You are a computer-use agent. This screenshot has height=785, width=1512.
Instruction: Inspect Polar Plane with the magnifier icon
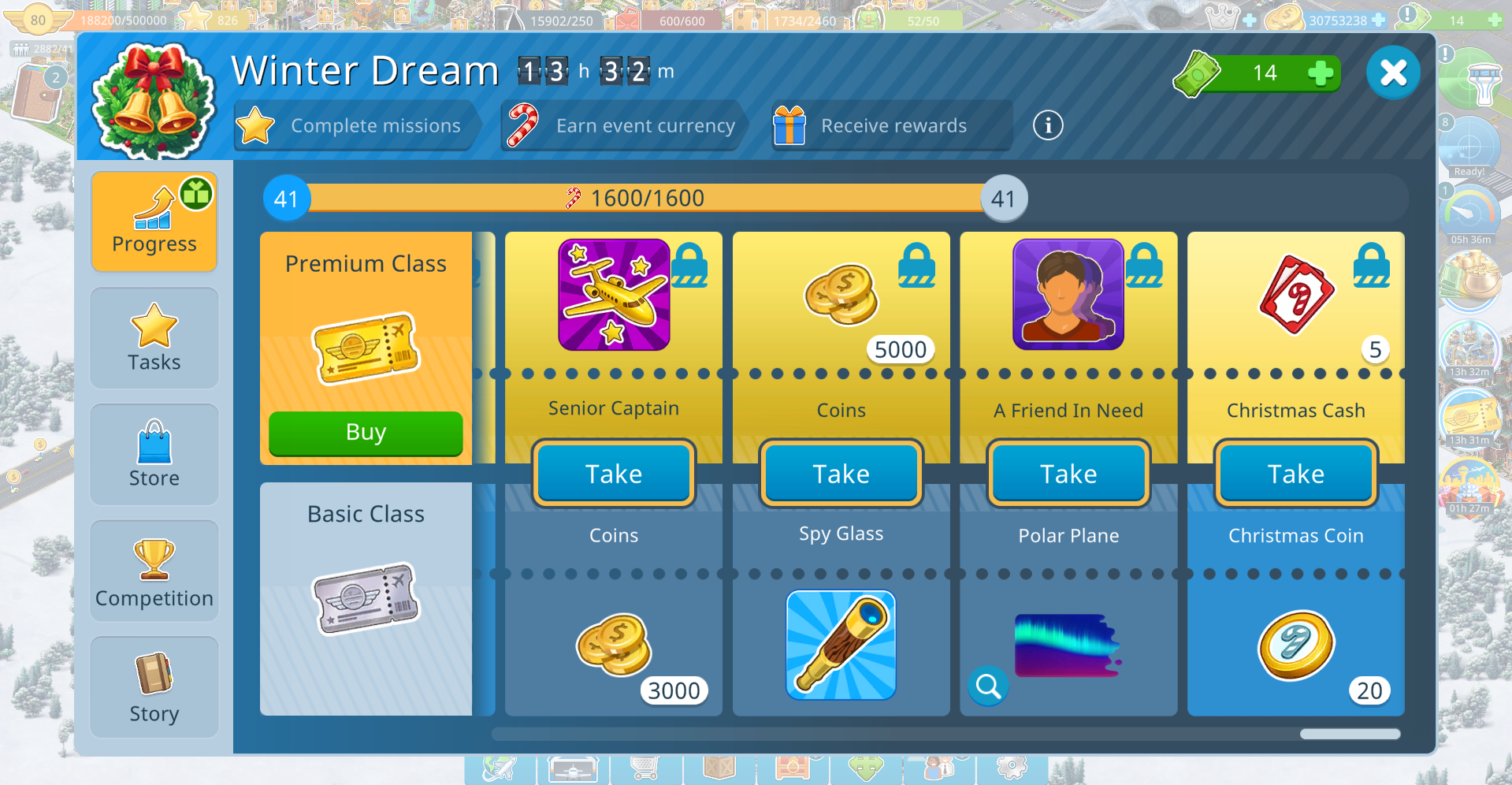[988, 686]
